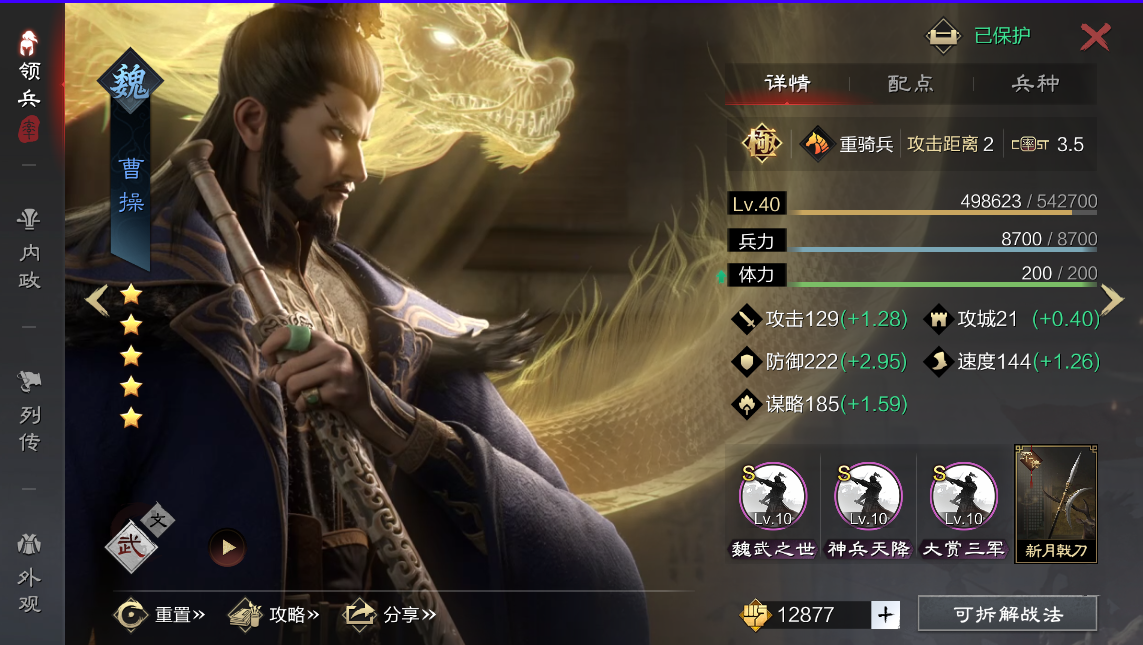The image size is (1143, 645).
Task: Toggle the 已保护 protection lock icon
Action: coord(942,36)
